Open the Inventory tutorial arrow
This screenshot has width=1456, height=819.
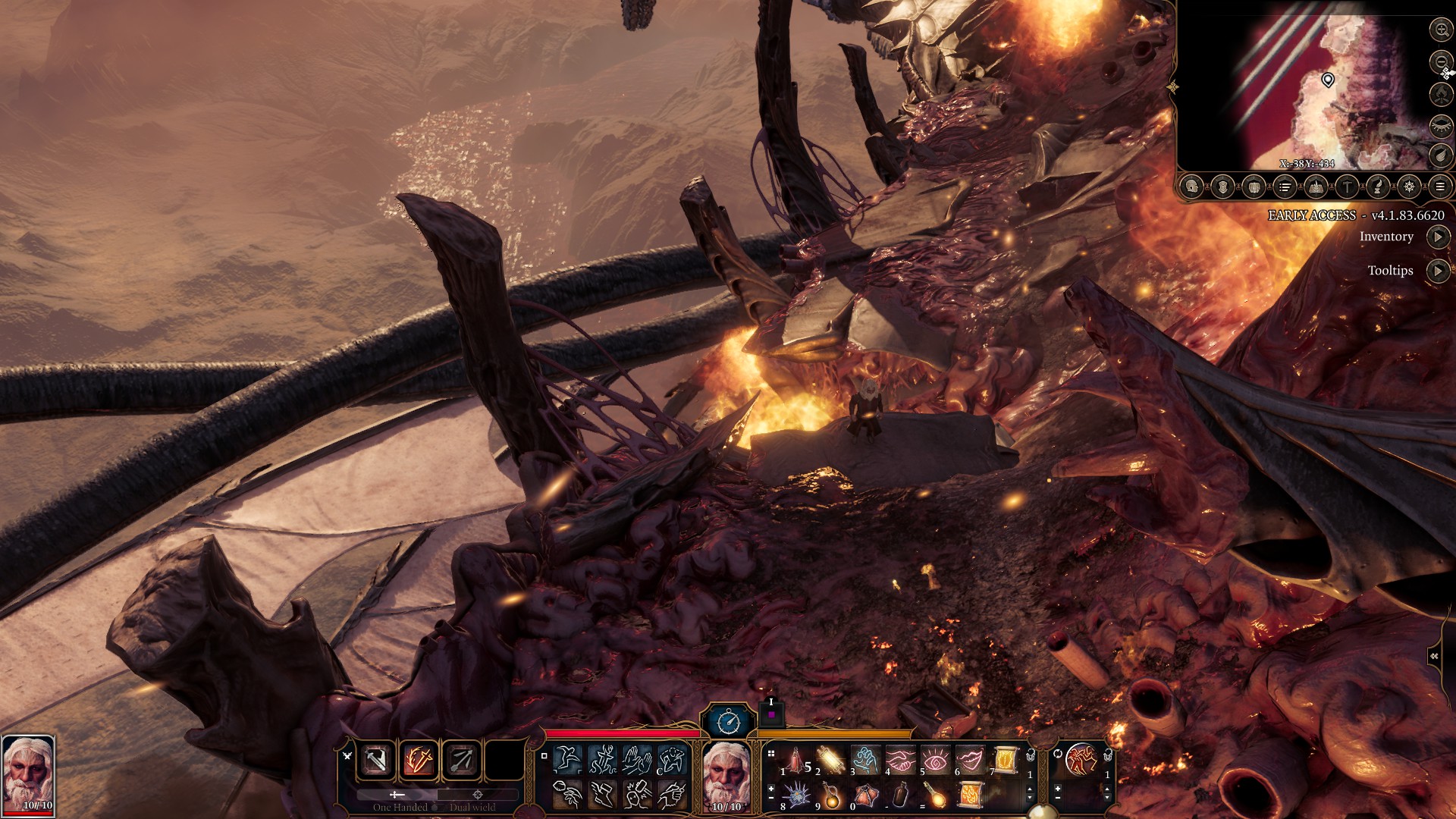(x=1438, y=237)
